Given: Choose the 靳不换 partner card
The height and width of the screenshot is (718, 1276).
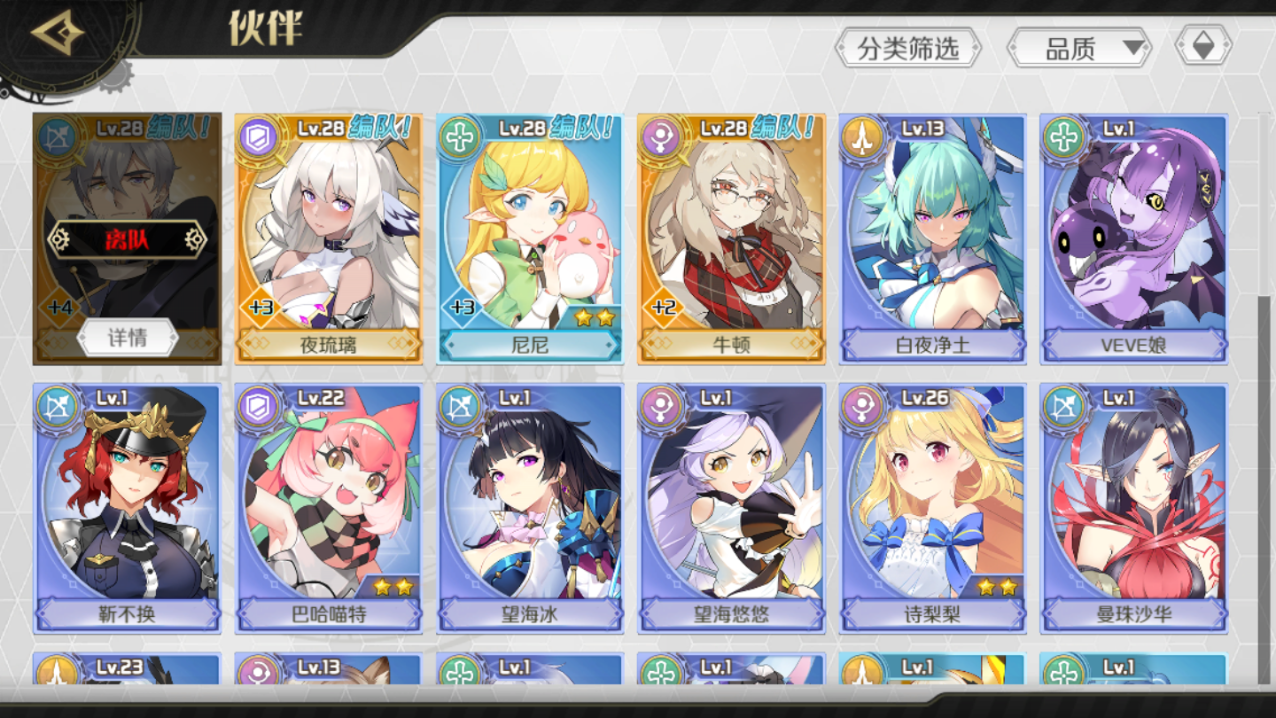Looking at the screenshot, I should pos(127,507).
